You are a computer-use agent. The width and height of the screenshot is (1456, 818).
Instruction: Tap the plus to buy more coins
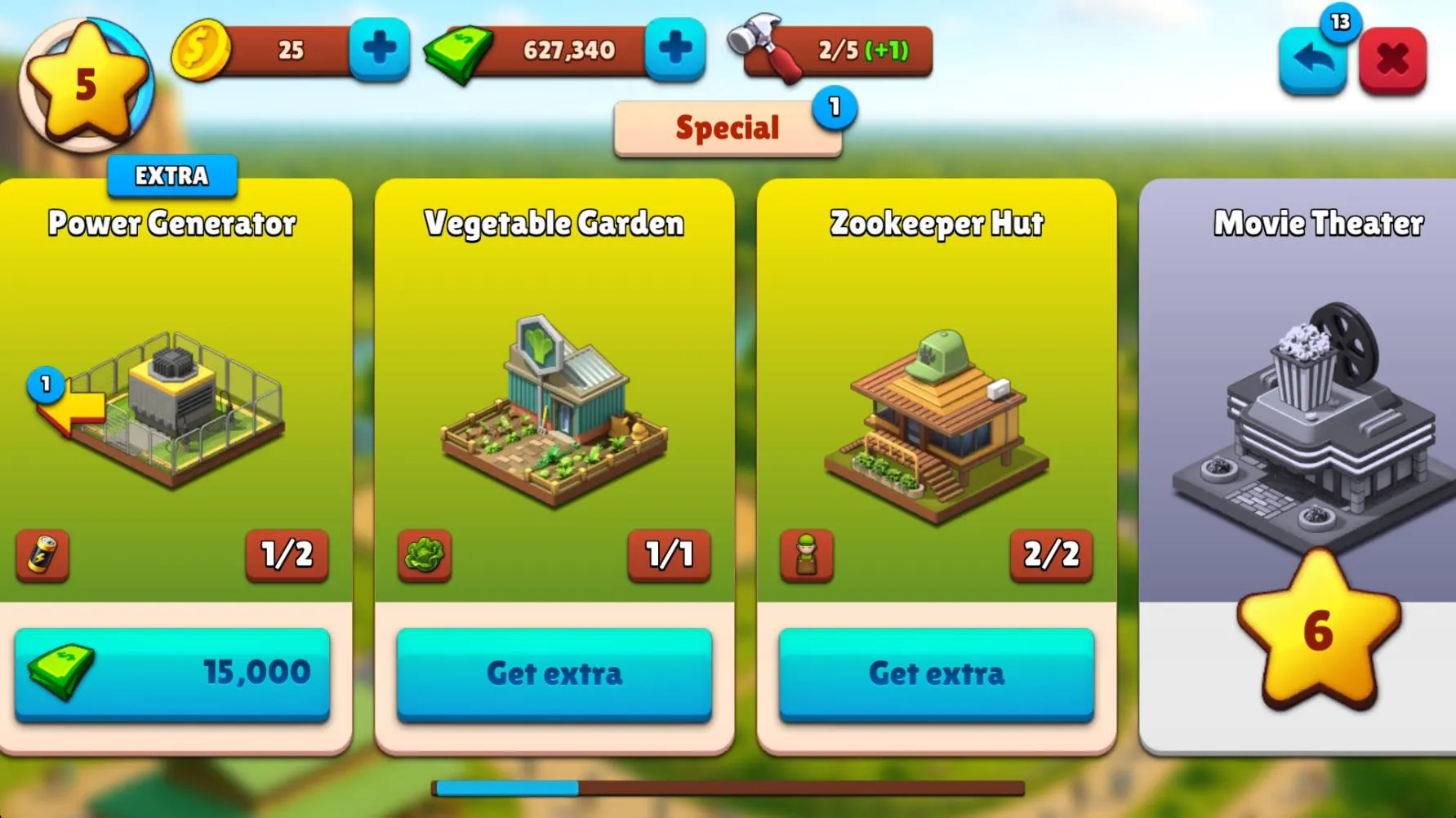[378, 51]
